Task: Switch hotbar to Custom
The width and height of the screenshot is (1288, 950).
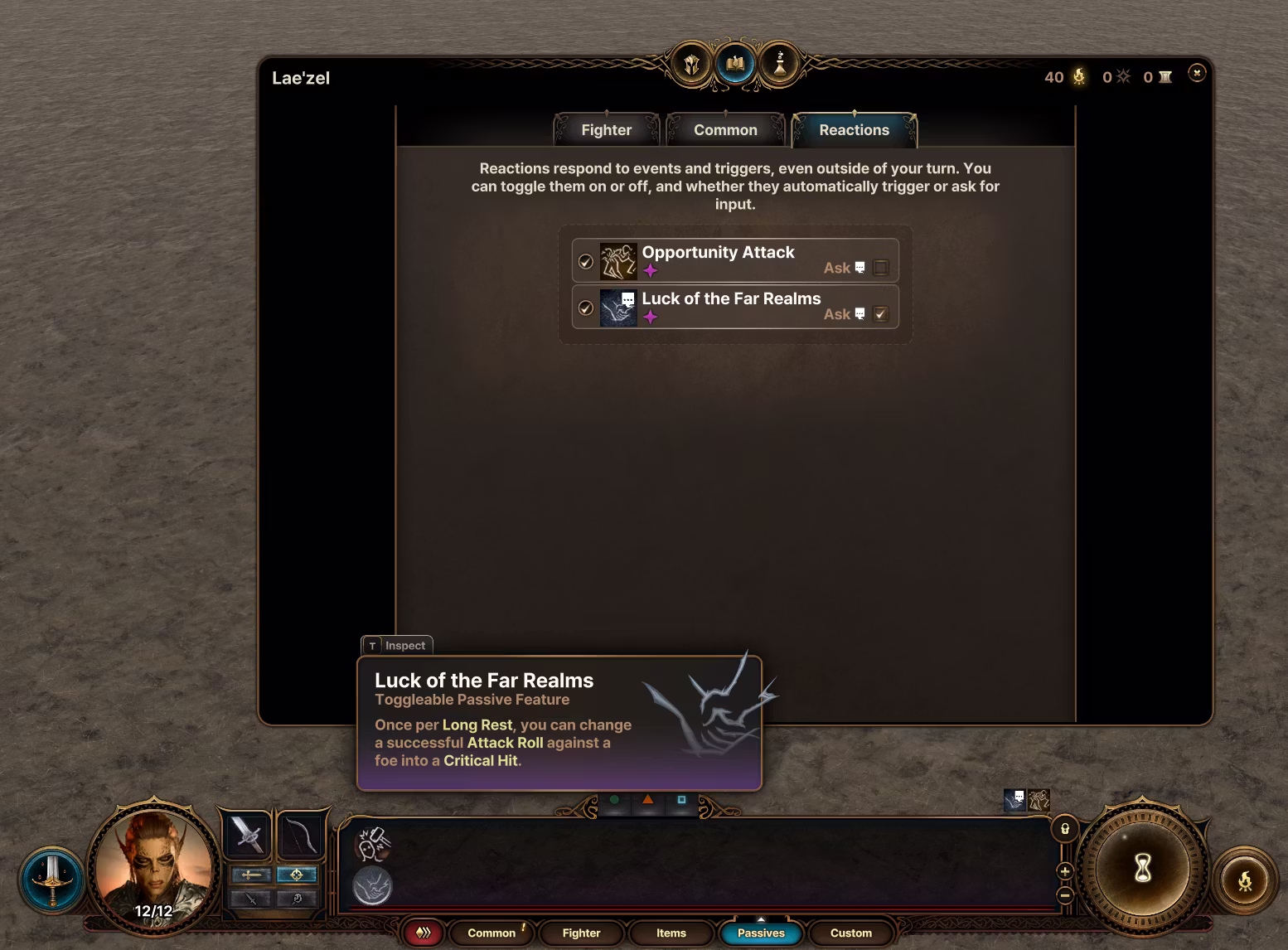Action: click(851, 933)
